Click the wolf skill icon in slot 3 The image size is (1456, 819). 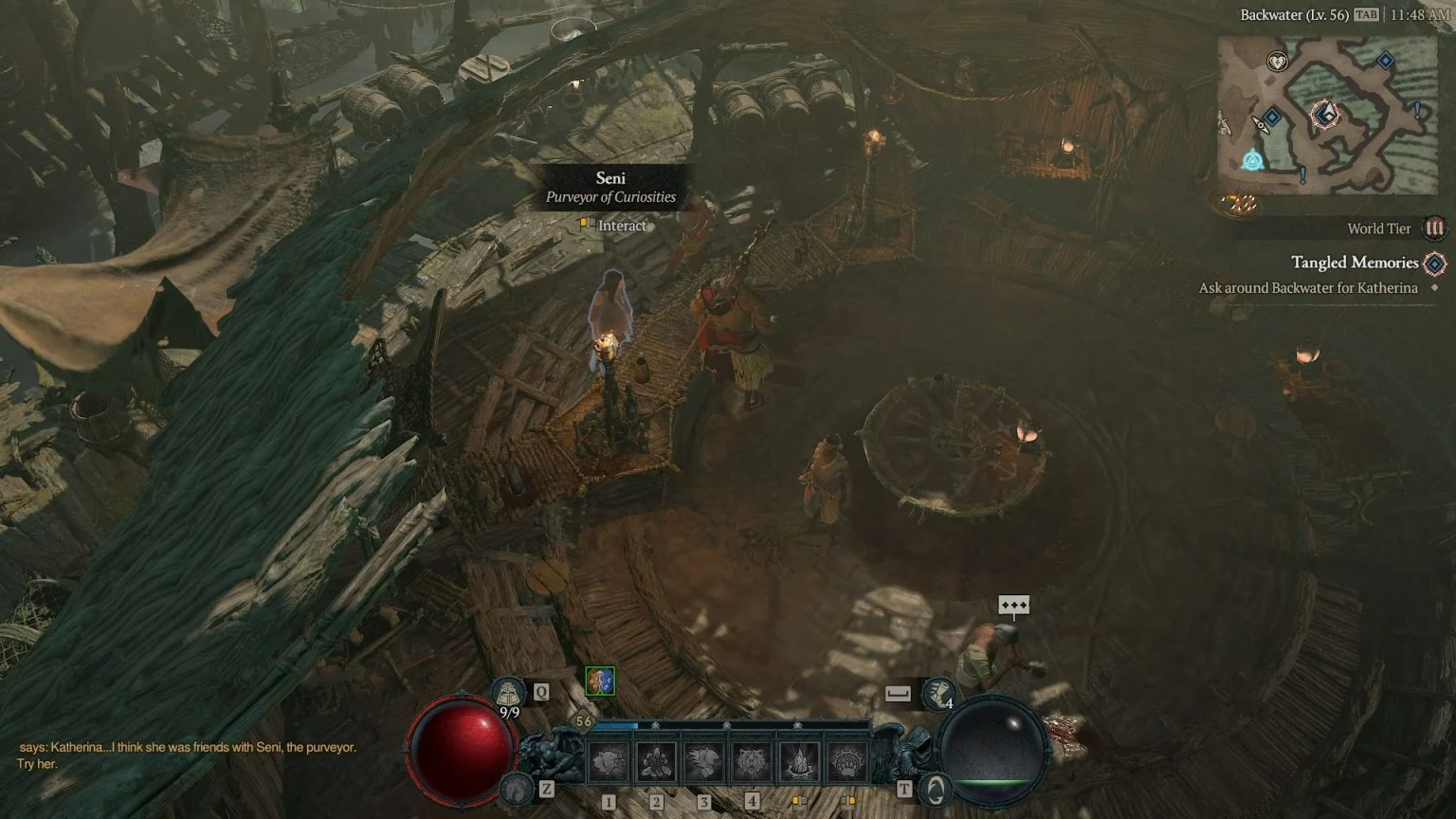tap(703, 759)
